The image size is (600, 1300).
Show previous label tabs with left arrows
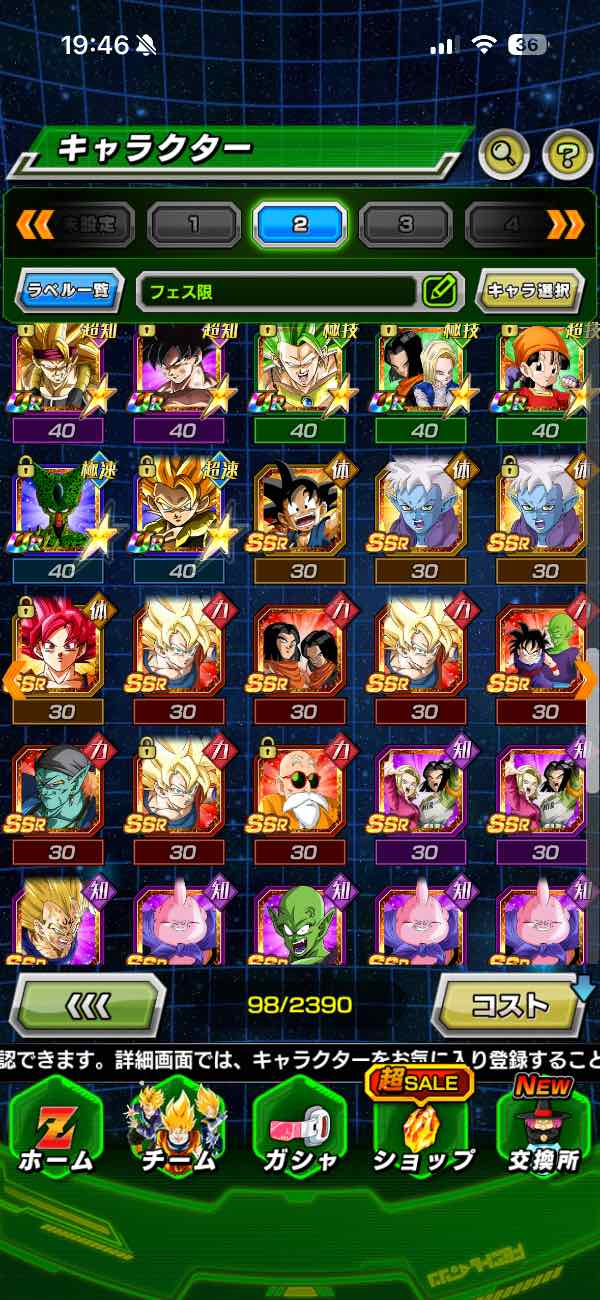33,223
